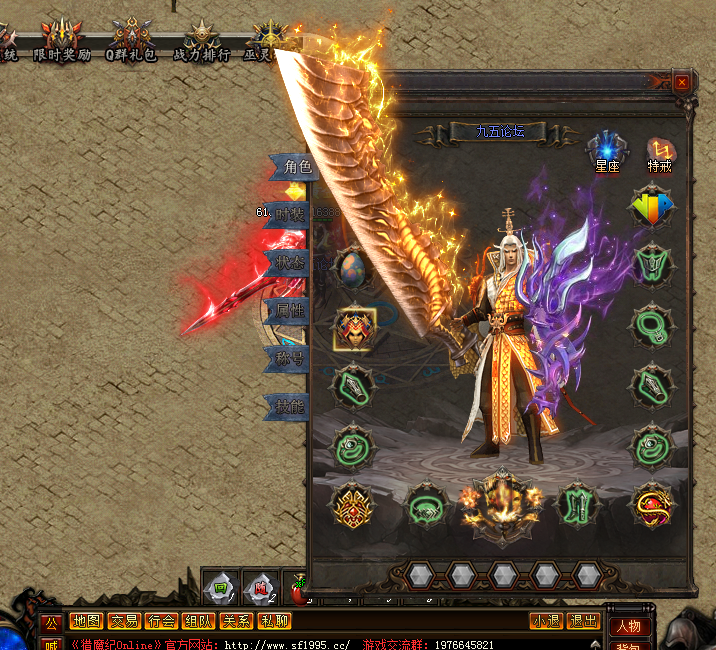Show the 属性 attributes tab
This screenshot has height=650, width=716.
coord(290,310)
